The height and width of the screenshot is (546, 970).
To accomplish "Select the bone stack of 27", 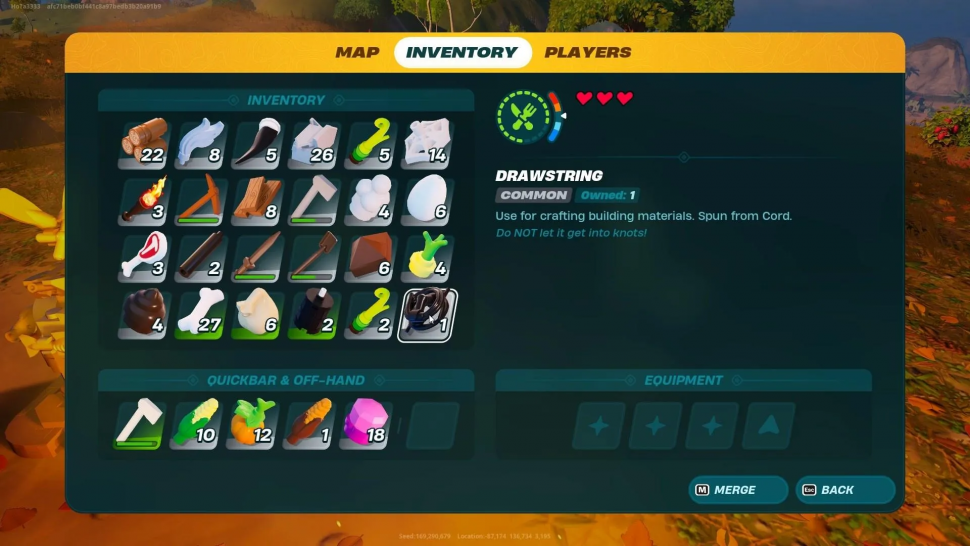I will coord(202,316).
